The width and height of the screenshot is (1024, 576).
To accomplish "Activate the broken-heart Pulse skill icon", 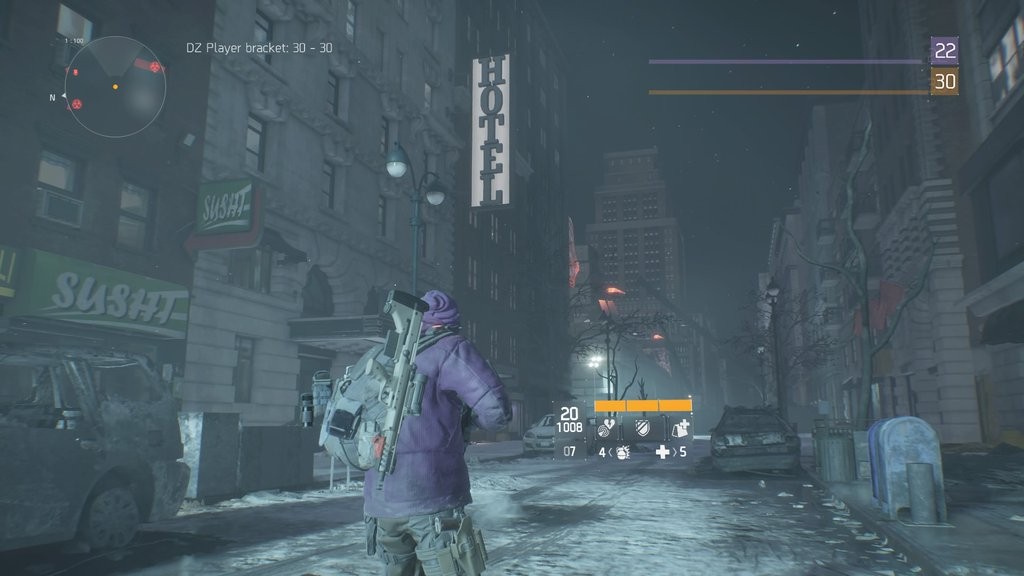I will tap(608, 429).
